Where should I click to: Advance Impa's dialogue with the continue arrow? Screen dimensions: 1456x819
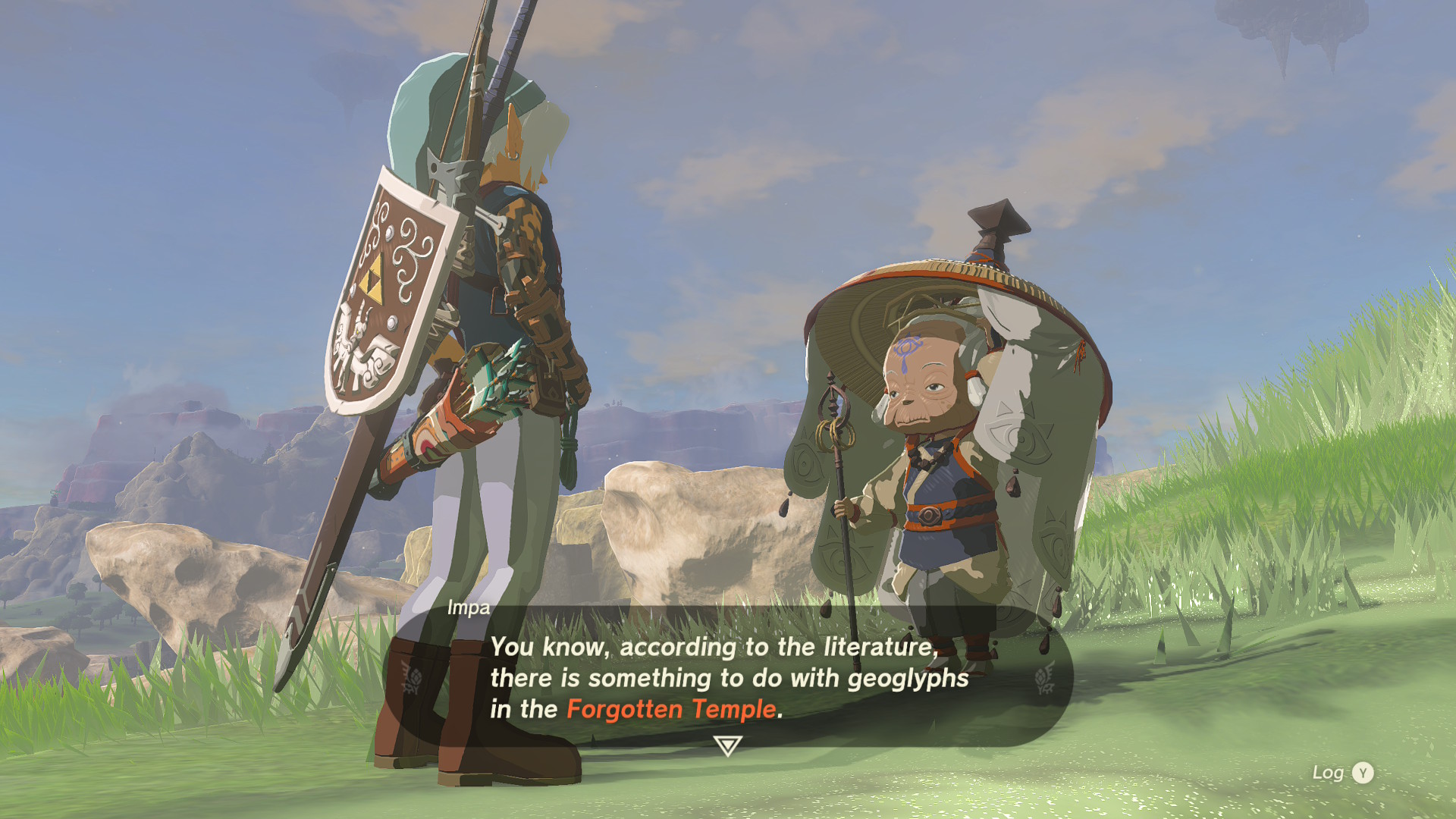pos(727,745)
